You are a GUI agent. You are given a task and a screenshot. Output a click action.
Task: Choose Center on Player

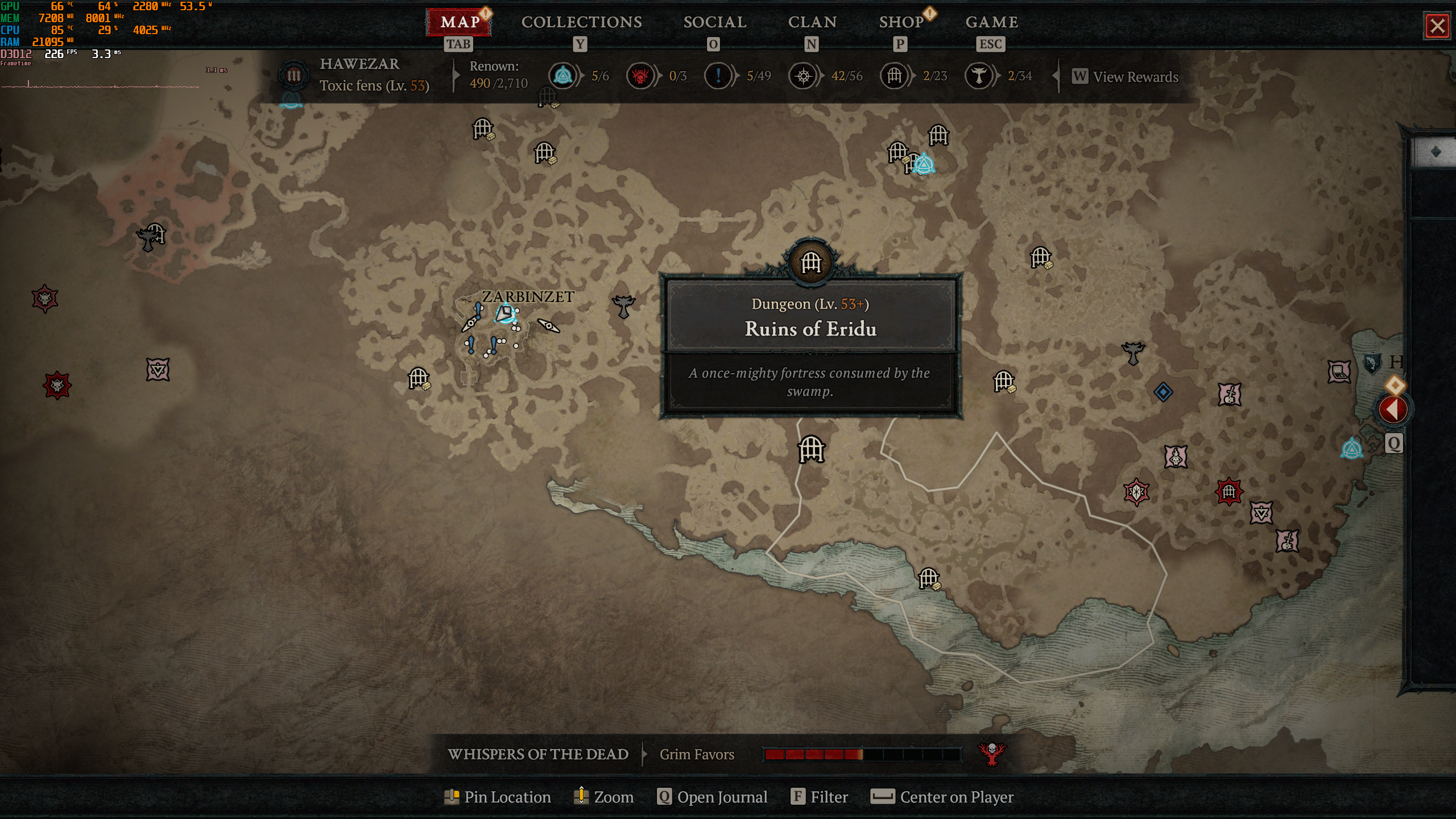pos(942,797)
